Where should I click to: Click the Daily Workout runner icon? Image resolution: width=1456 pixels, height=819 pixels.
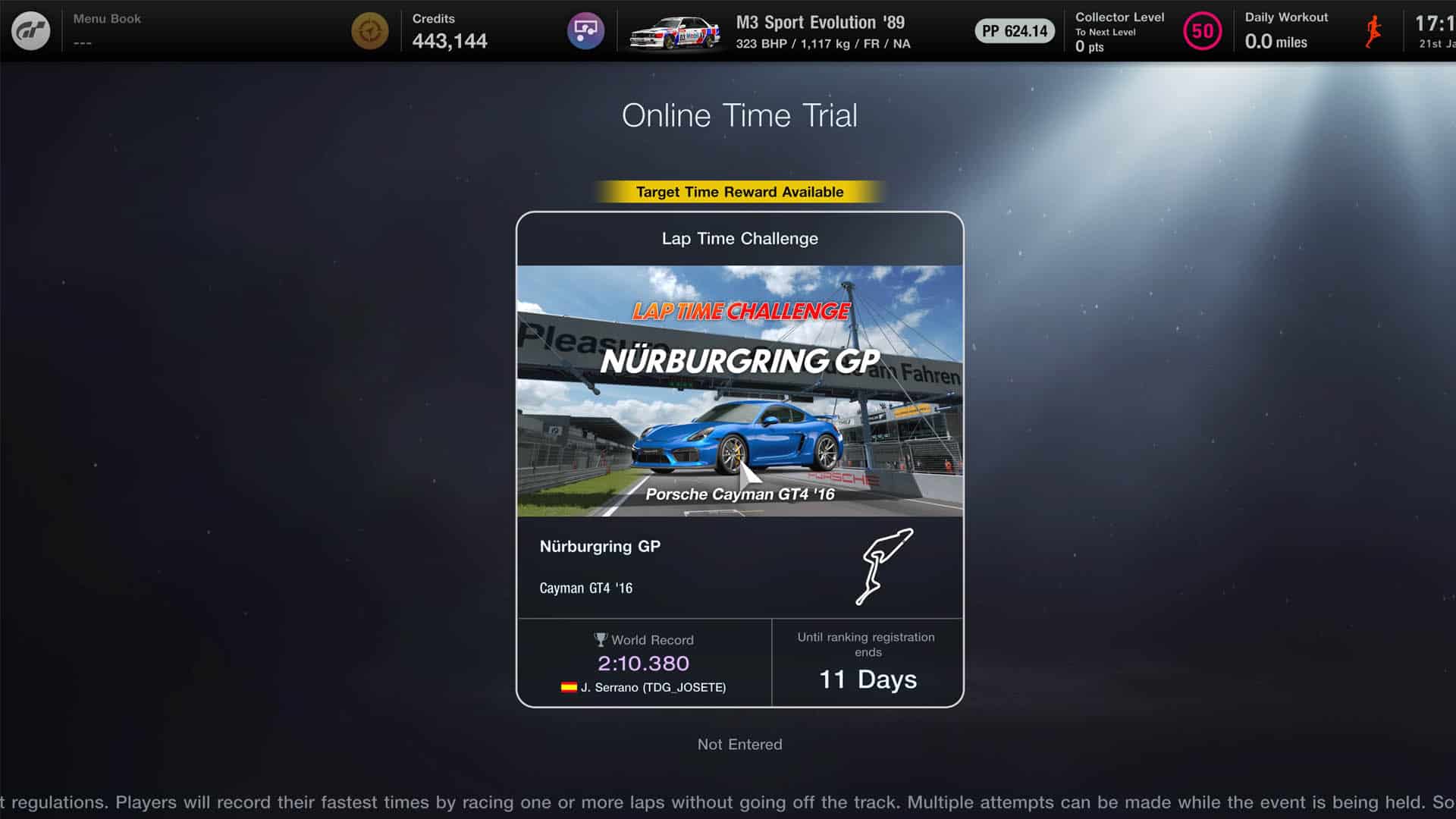point(1374,30)
